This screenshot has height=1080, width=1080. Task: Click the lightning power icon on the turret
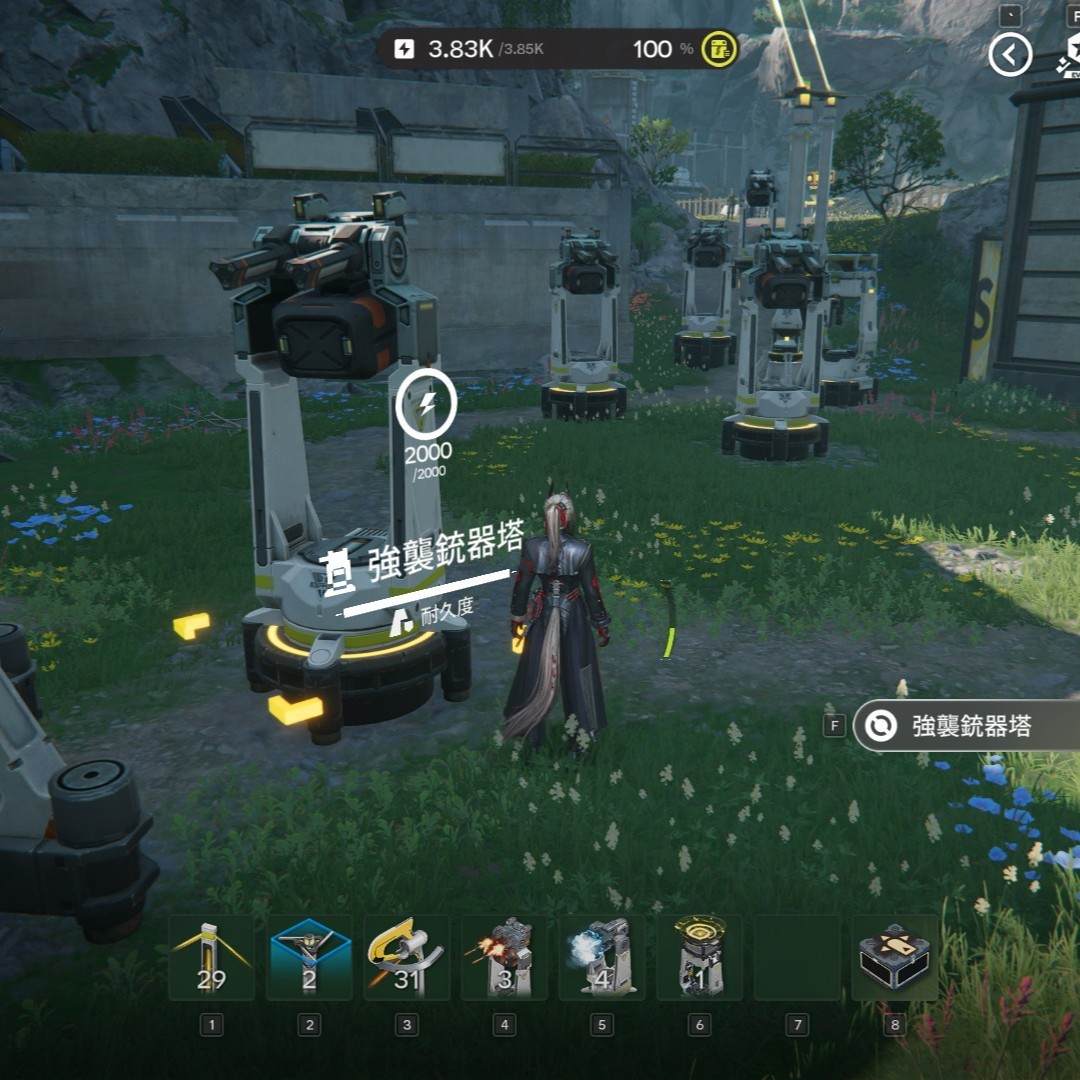427,405
